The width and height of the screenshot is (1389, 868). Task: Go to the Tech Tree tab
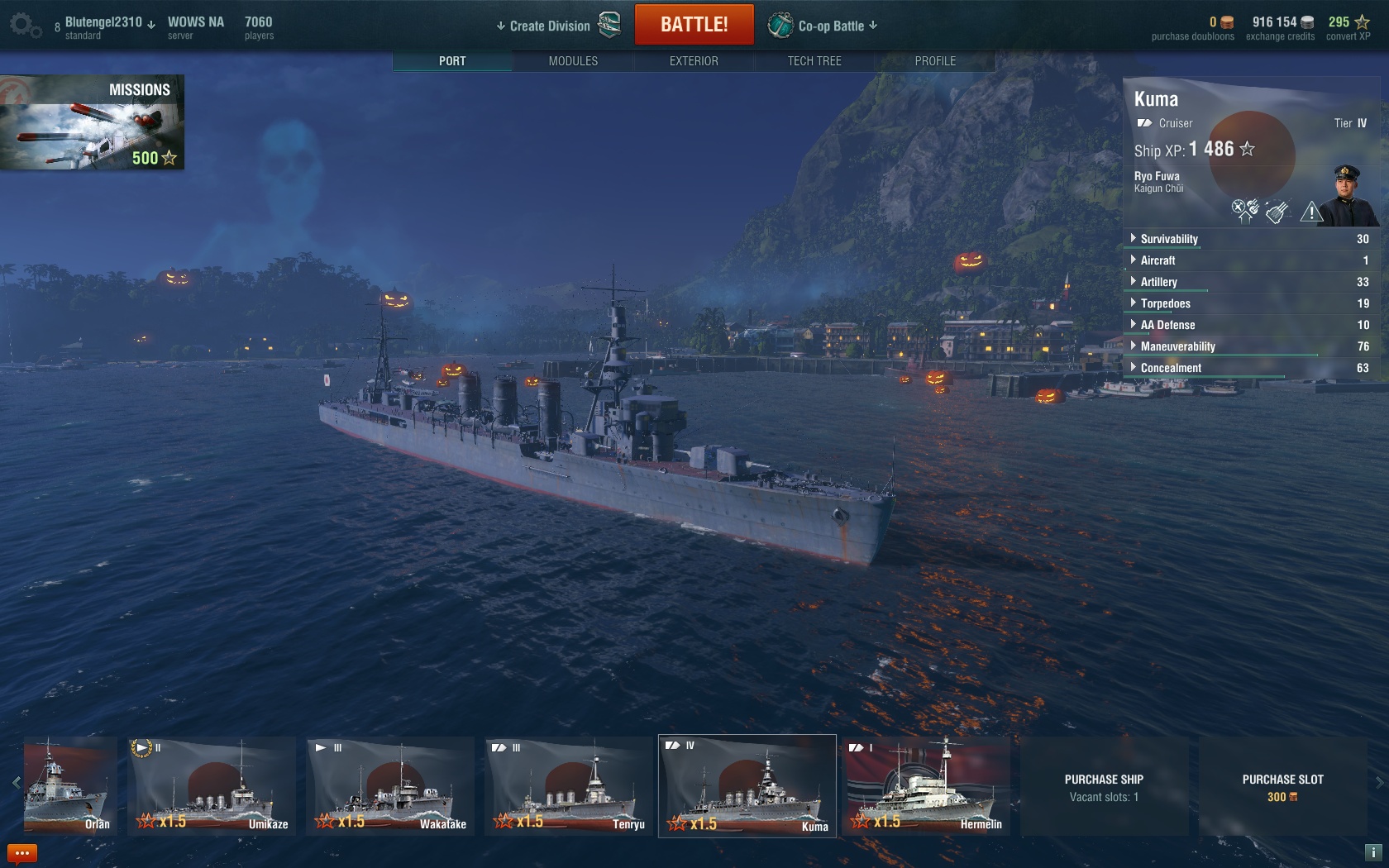coord(814,61)
